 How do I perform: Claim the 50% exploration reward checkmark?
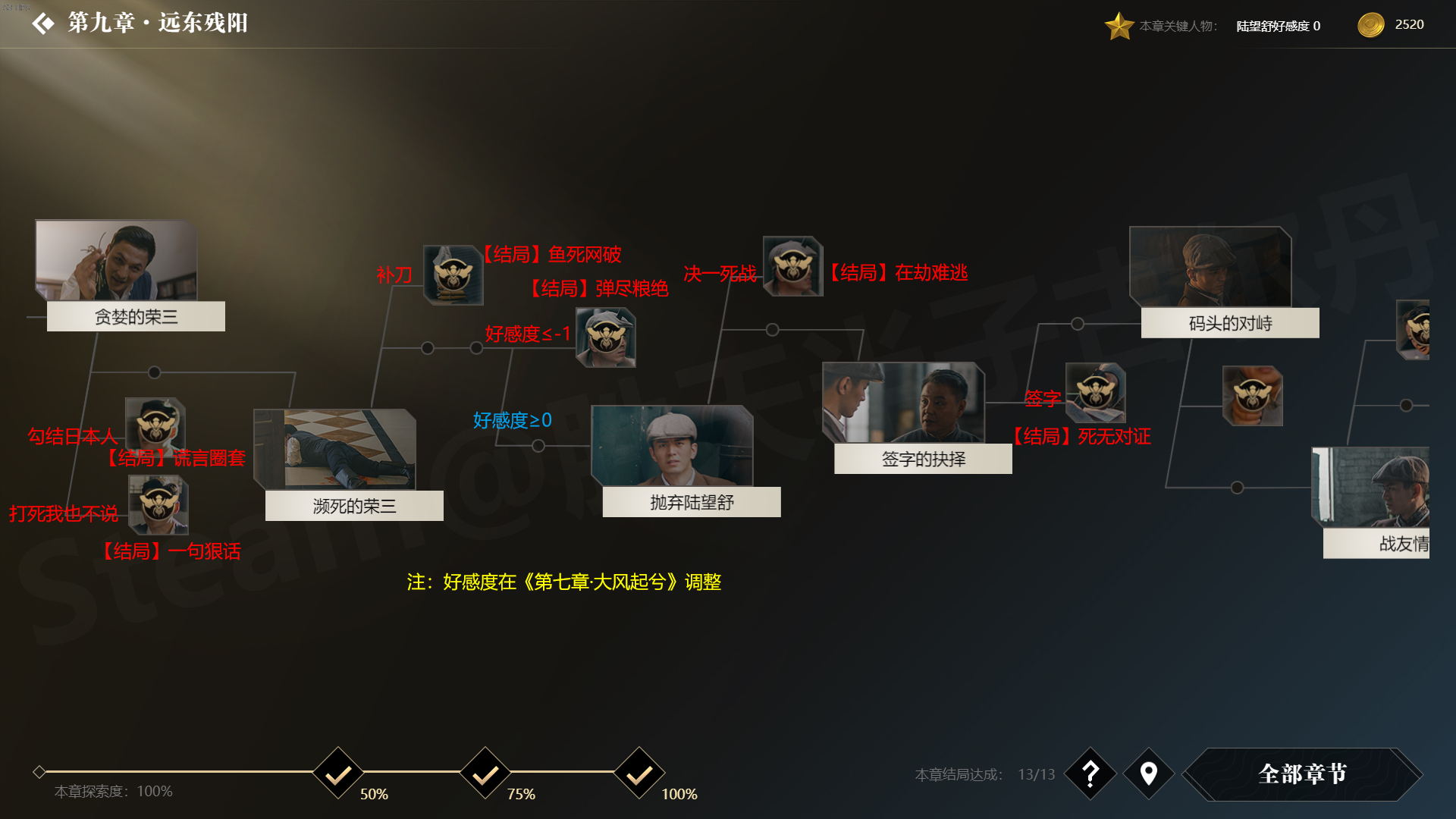338,773
